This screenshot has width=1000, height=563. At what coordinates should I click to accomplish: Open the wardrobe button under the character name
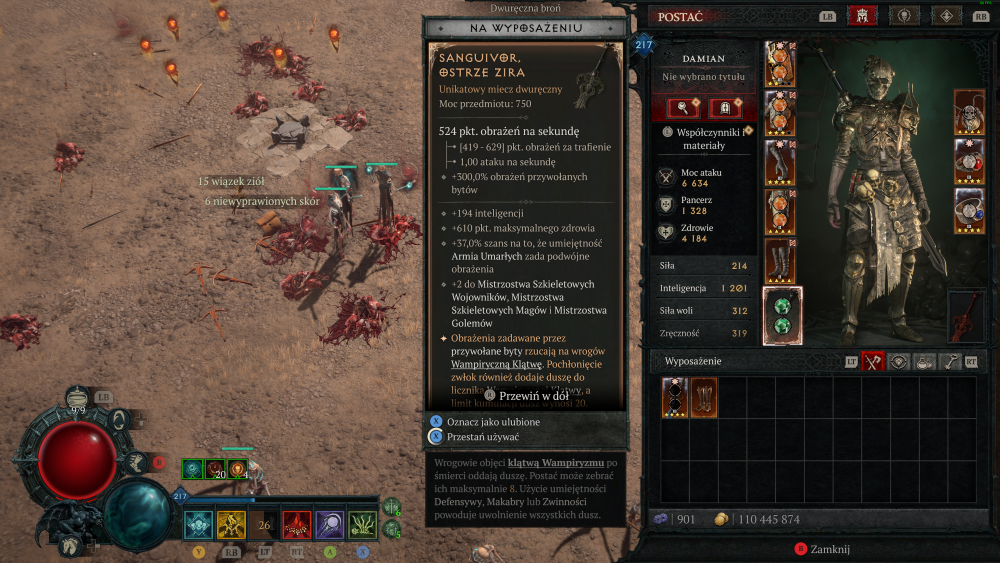(x=725, y=108)
